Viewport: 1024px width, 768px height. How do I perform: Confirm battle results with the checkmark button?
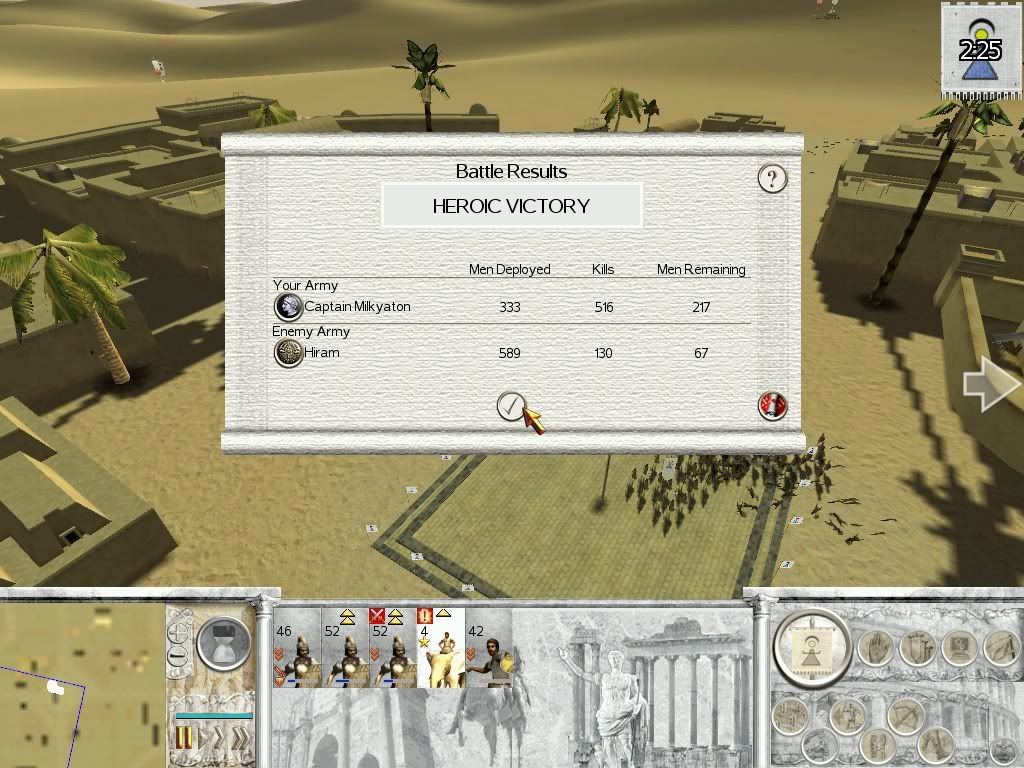(511, 405)
